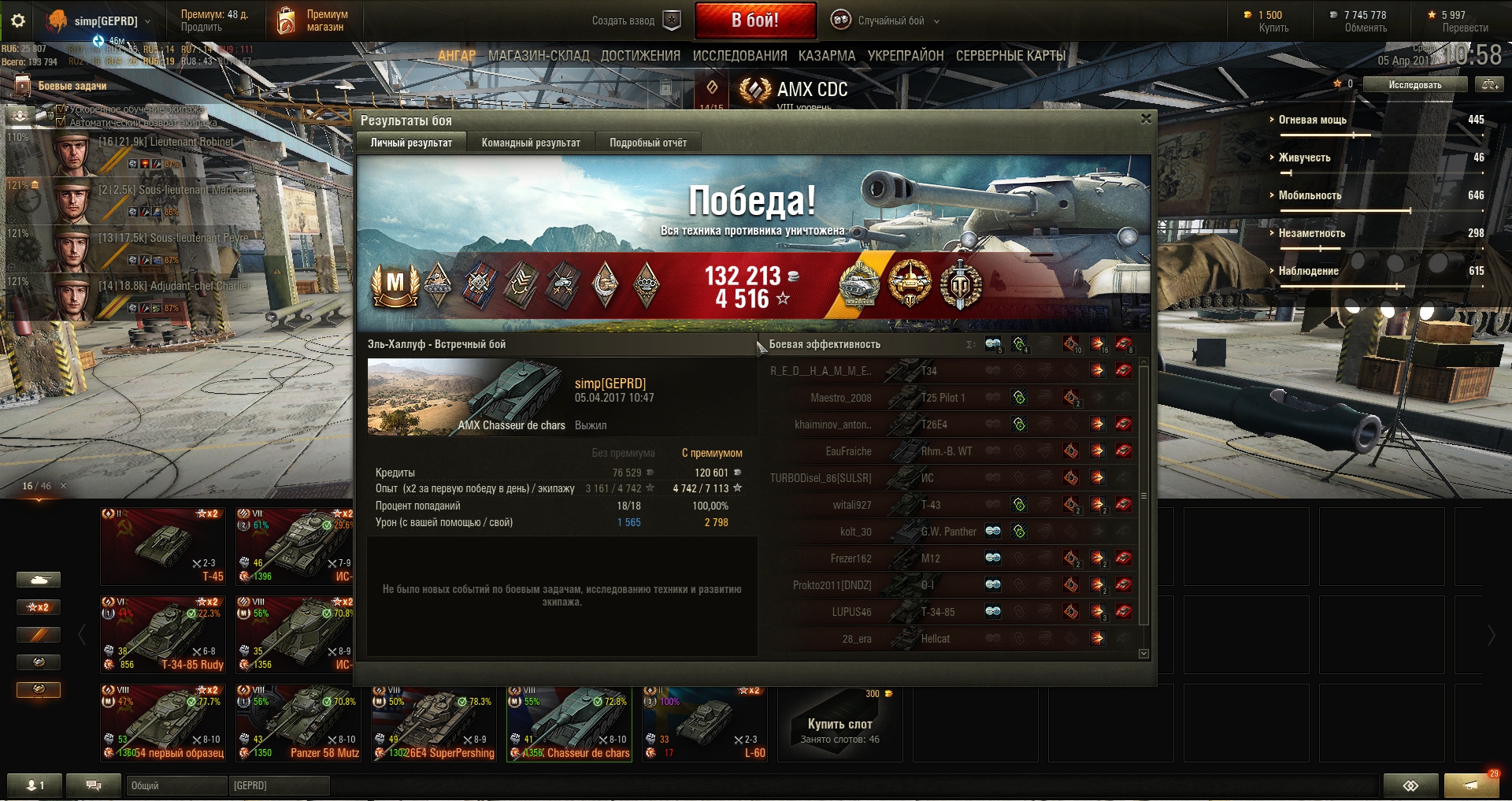
Task: Open the ДОСТИЖЕНИЯ section
Action: (640, 56)
